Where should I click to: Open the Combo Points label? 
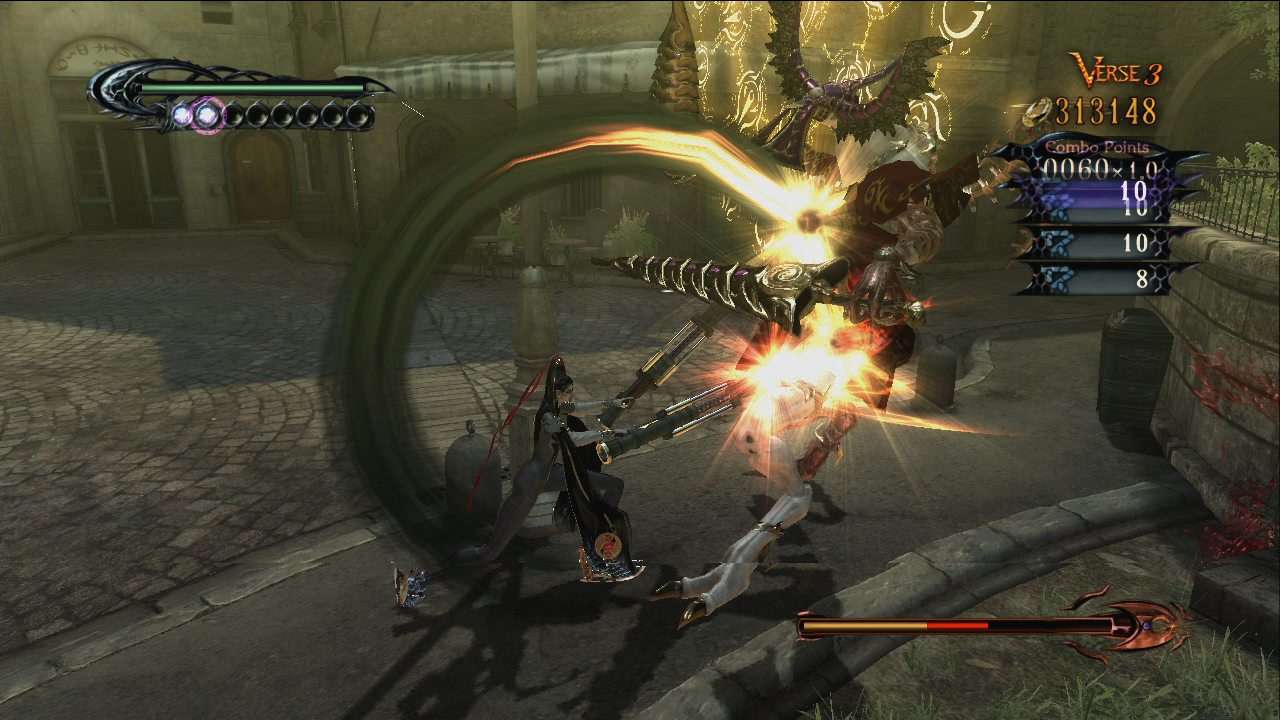click(x=1096, y=147)
